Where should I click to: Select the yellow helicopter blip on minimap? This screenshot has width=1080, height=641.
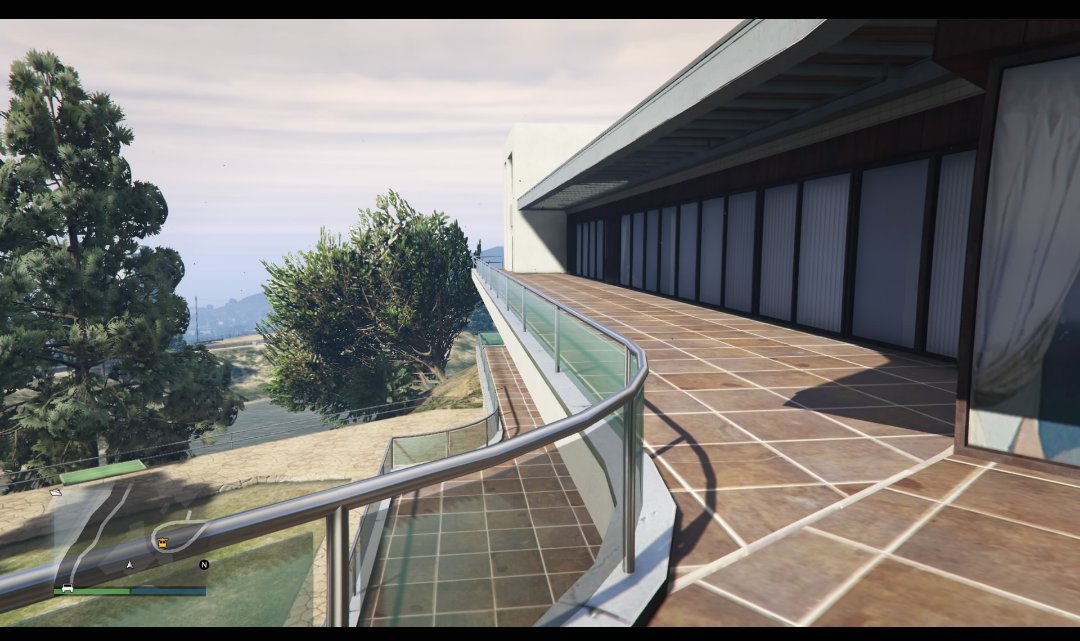[x=162, y=543]
